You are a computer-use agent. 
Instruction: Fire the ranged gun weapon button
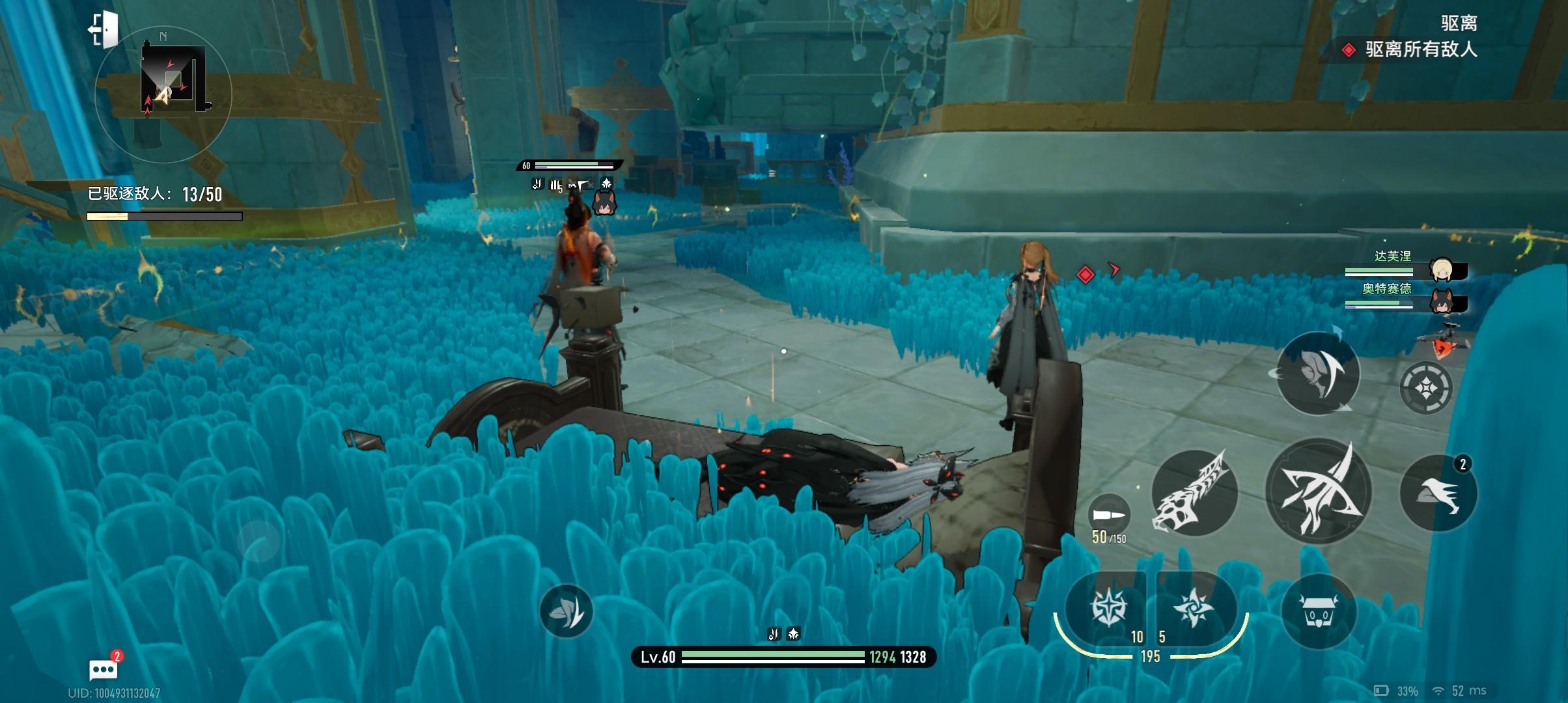pos(1194,493)
